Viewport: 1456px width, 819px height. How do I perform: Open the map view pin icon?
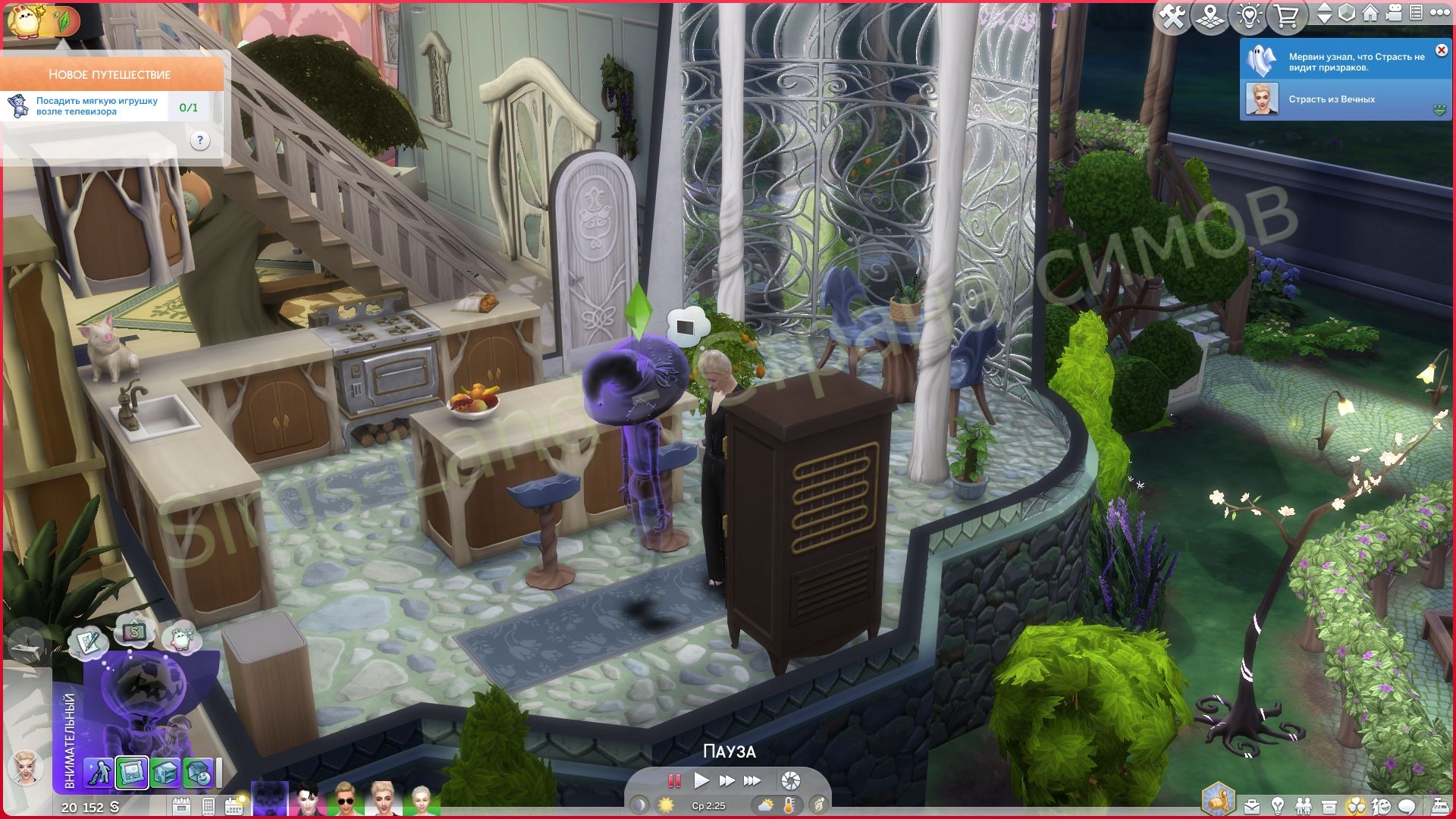[x=1210, y=16]
